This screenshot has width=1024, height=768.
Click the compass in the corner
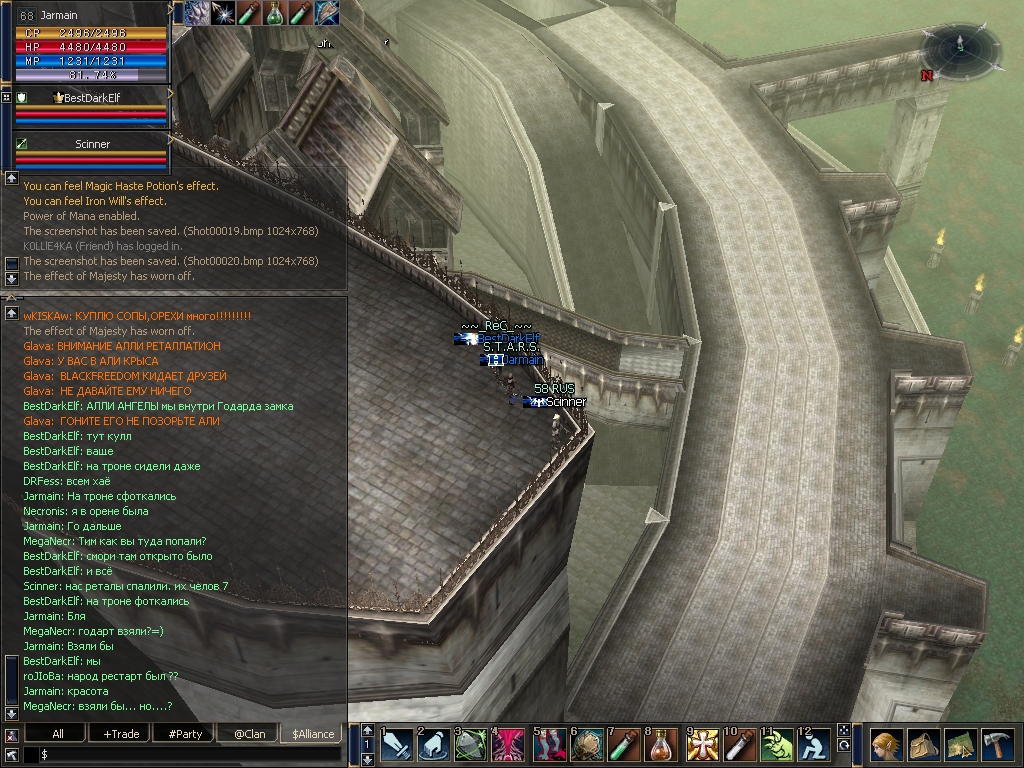[961, 50]
